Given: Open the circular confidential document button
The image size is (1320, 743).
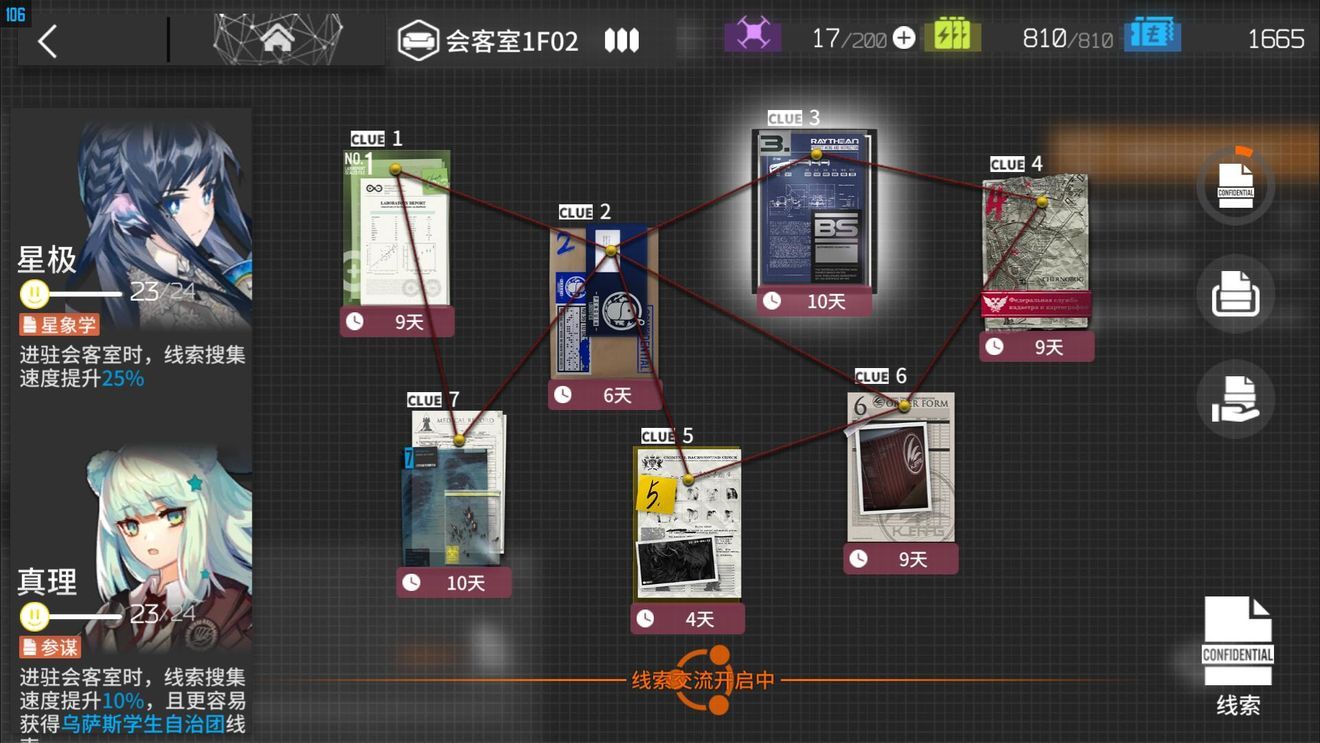Looking at the screenshot, I should pyautogui.click(x=1235, y=185).
